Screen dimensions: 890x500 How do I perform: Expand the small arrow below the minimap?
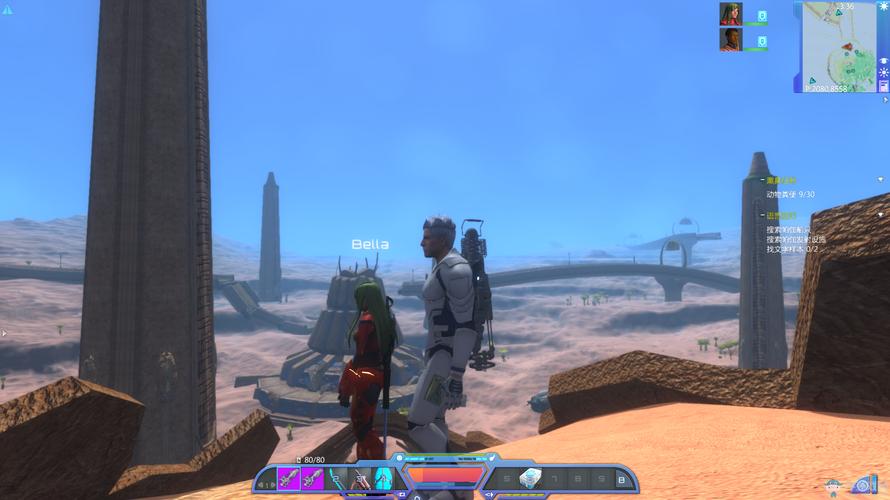[x=884, y=100]
